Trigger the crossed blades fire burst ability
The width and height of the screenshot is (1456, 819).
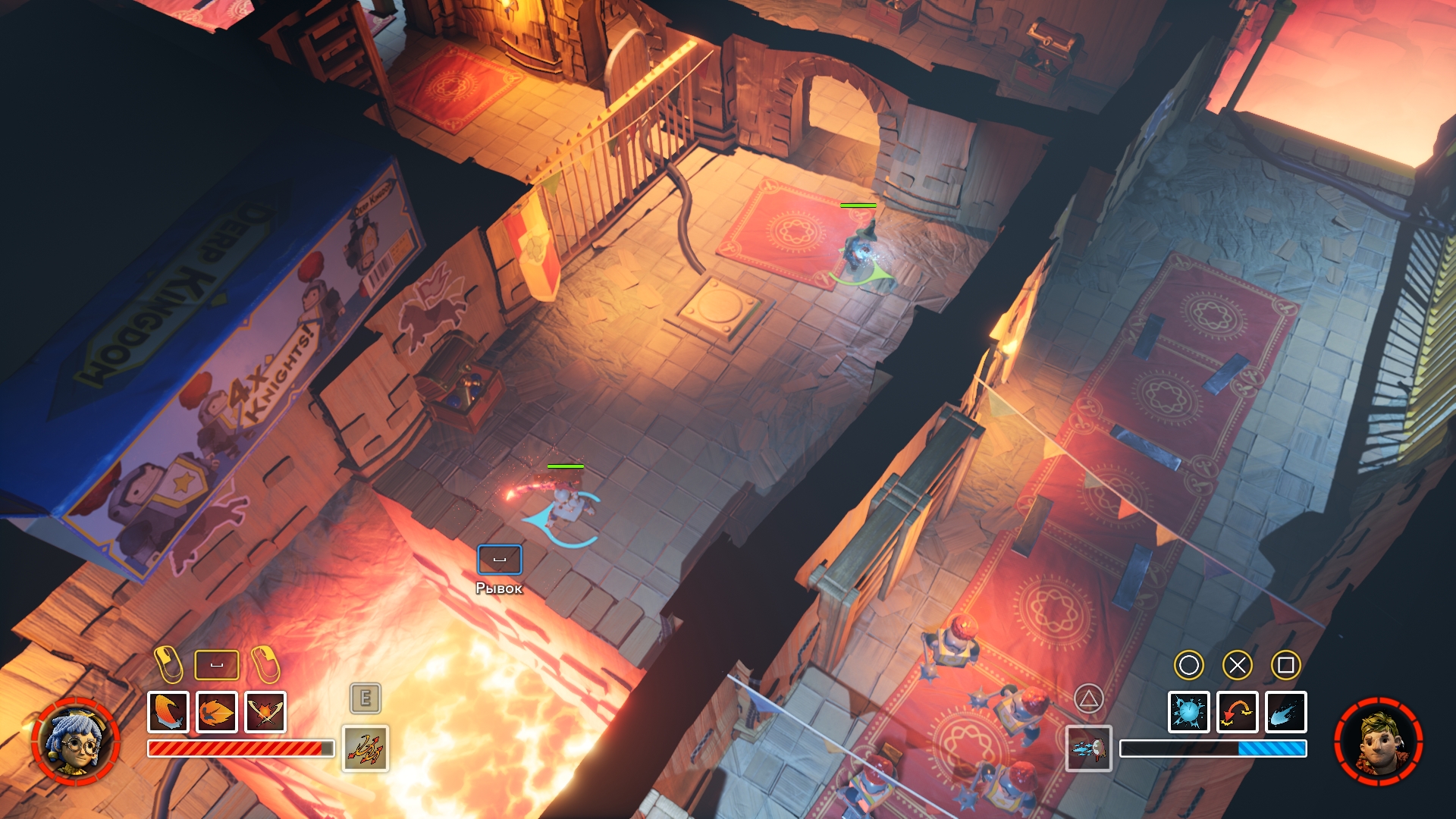click(x=265, y=712)
